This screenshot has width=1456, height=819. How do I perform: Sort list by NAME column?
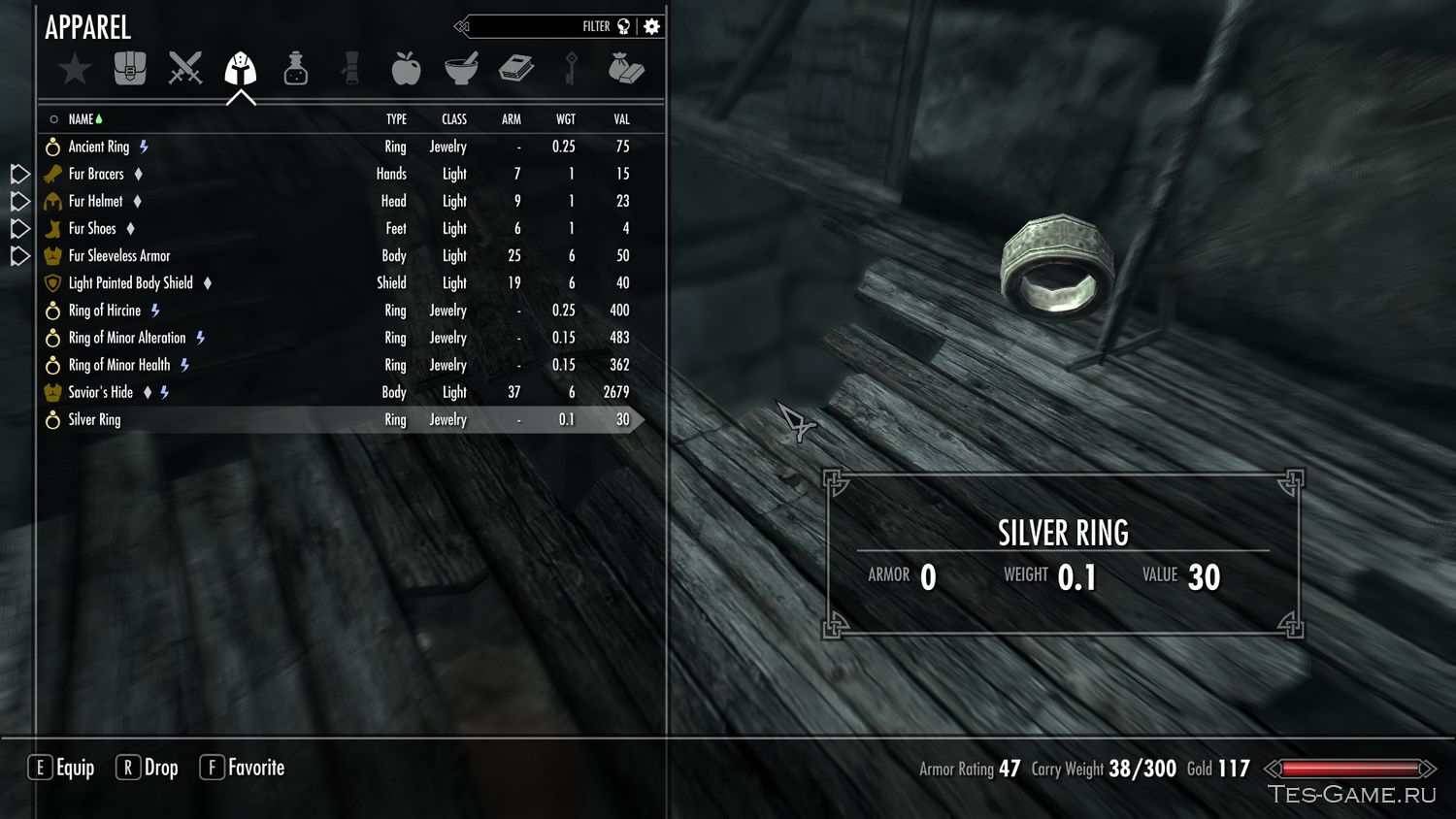pos(82,119)
